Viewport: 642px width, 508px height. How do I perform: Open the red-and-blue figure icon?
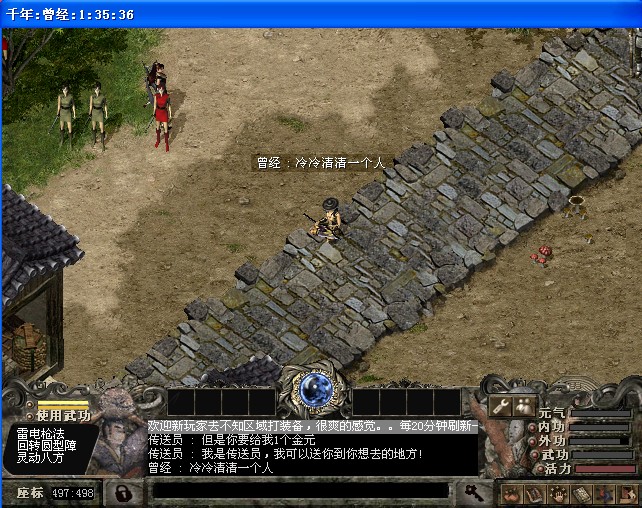pos(604,493)
